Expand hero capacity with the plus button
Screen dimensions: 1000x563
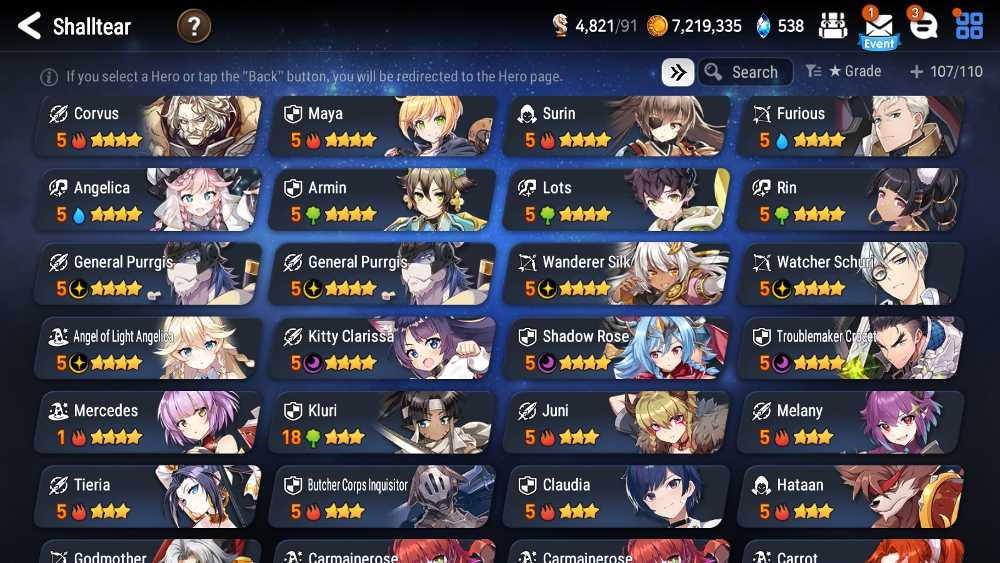[x=916, y=72]
